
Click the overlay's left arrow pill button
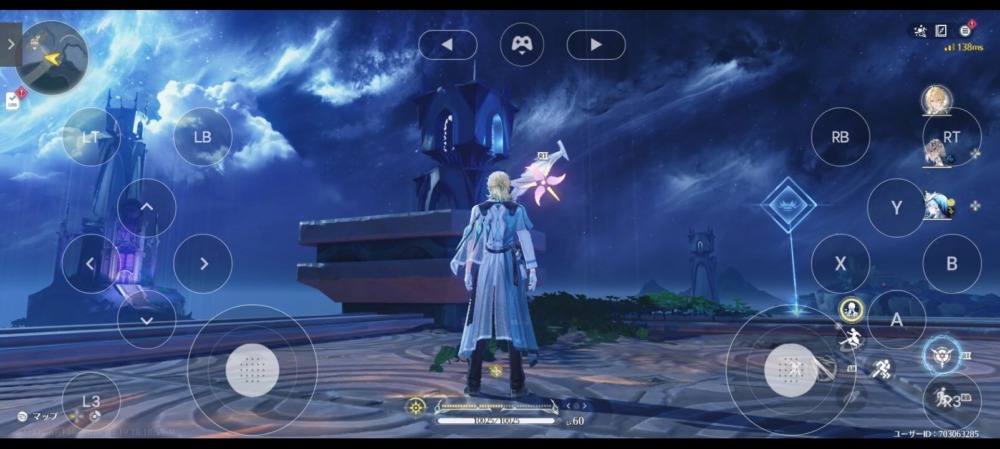[x=447, y=44]
